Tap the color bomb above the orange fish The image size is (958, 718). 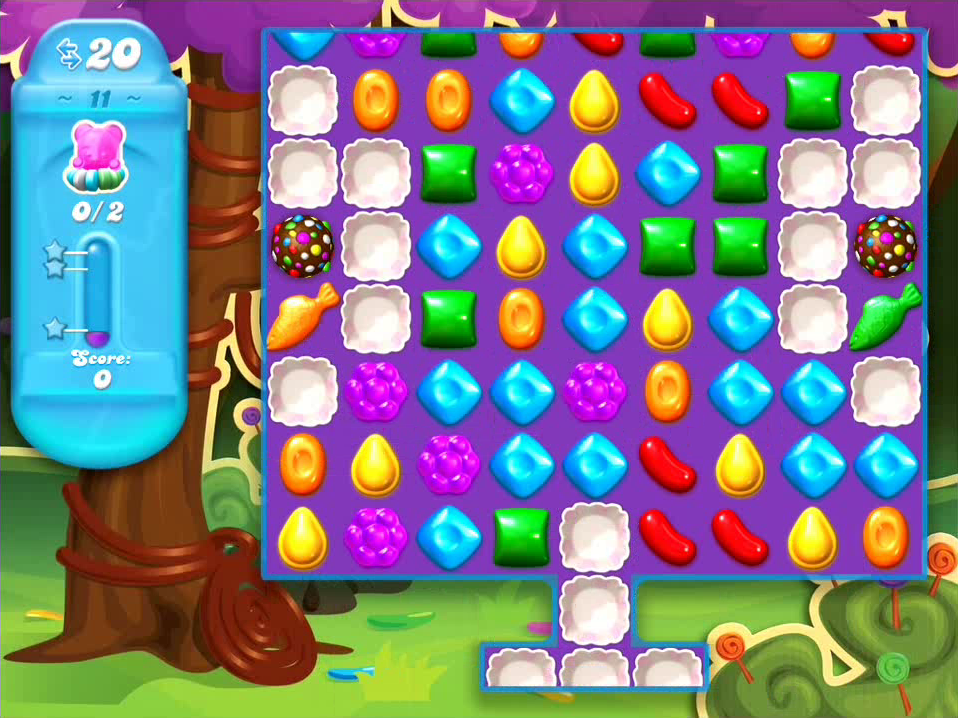coord(302,244)
